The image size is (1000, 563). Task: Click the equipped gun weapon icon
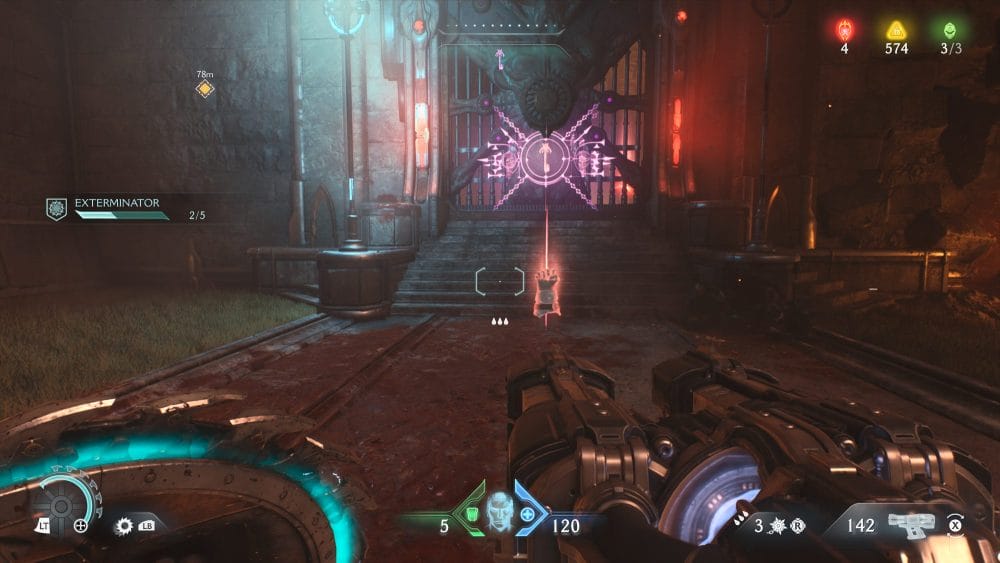point(908,523)
